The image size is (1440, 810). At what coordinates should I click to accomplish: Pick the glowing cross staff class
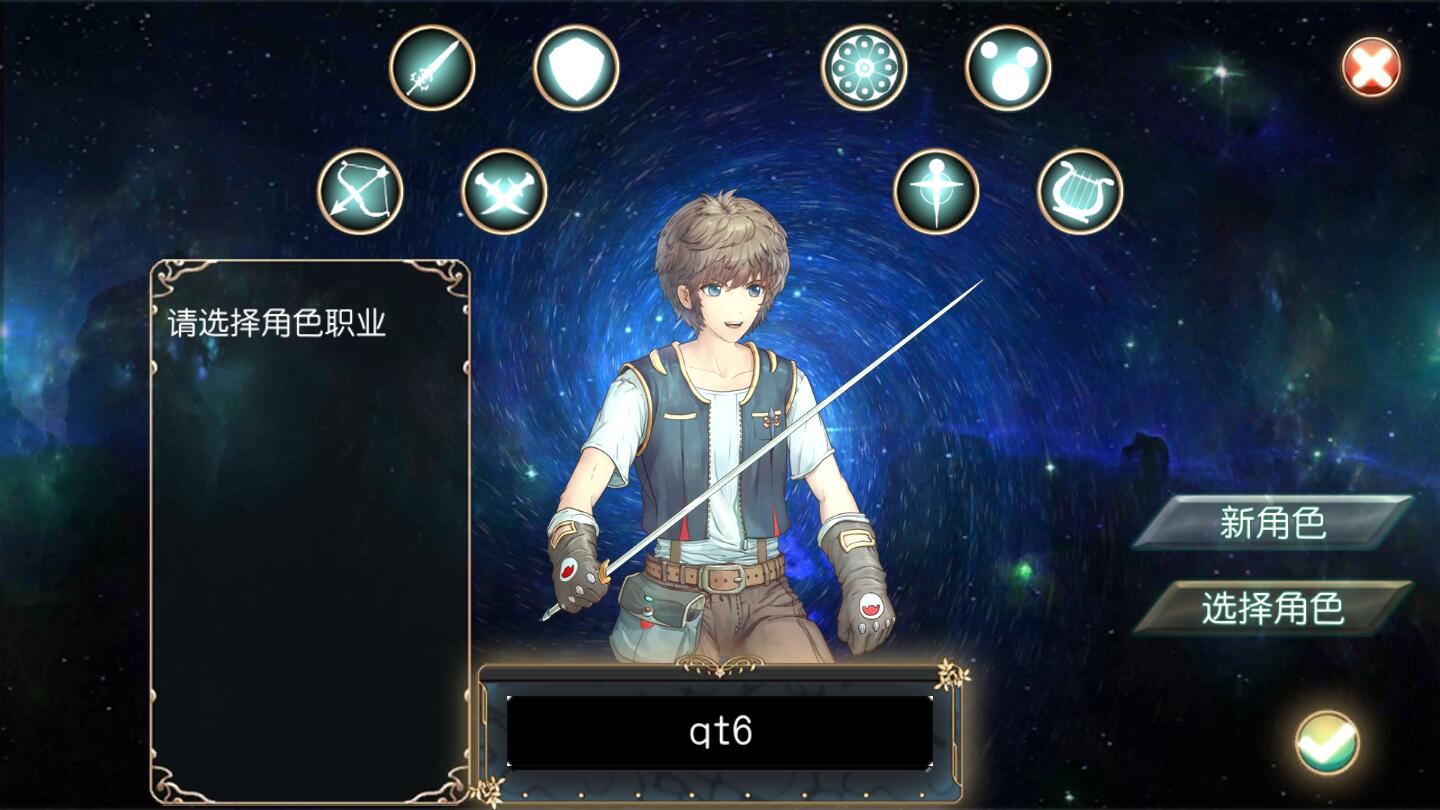[936, 191]
